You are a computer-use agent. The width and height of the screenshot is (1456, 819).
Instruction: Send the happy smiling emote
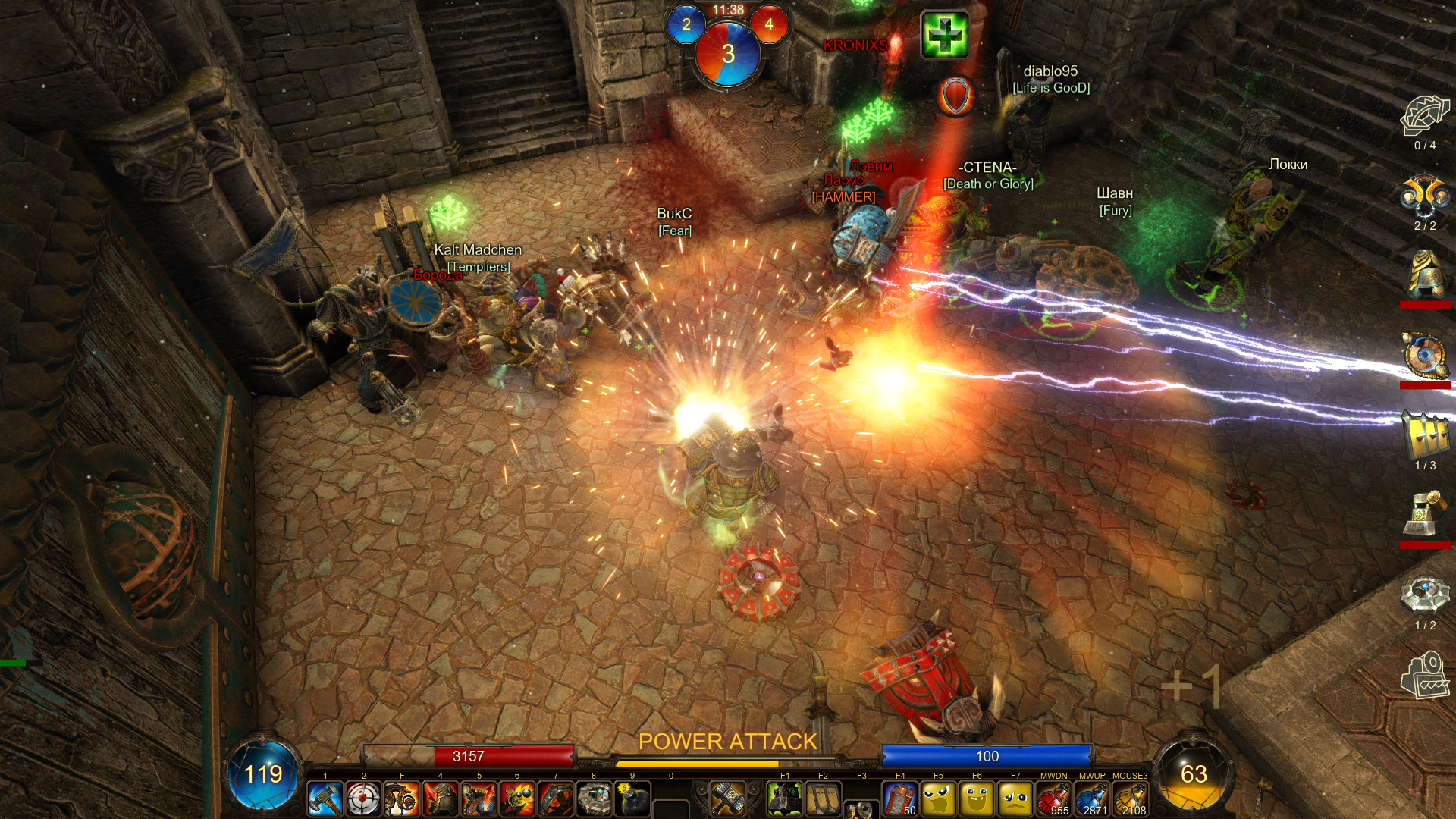tap(977, 799)
